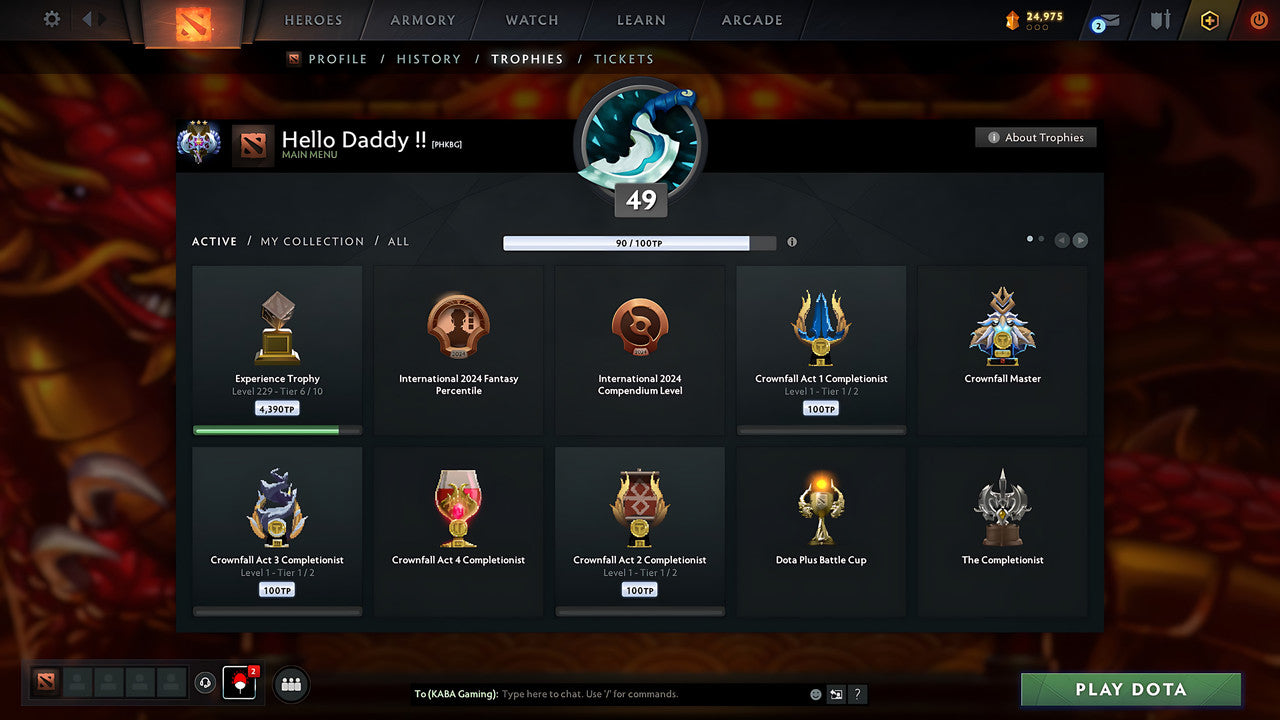Open chat help via the question mark icon
Screen dimensions: 1280x720
(x=857, y=694)
